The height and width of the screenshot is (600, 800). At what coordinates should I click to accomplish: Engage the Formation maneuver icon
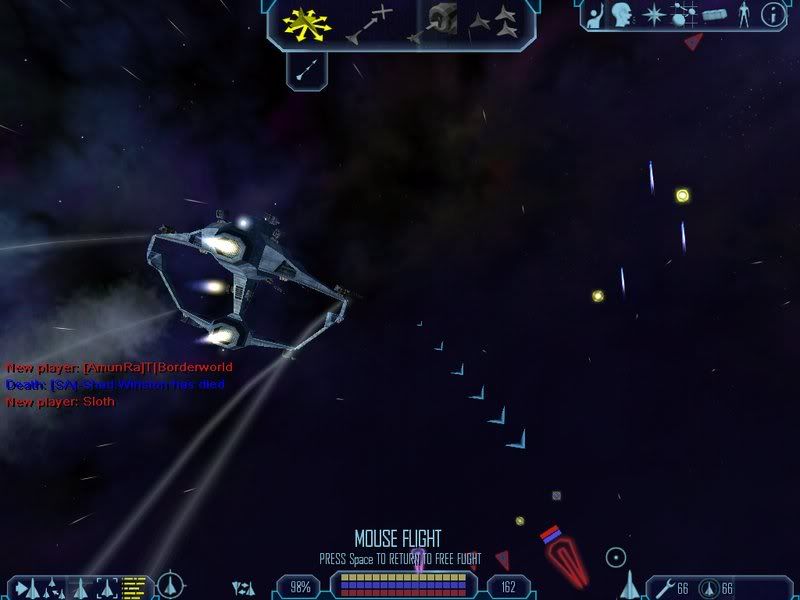pos(494,20)
